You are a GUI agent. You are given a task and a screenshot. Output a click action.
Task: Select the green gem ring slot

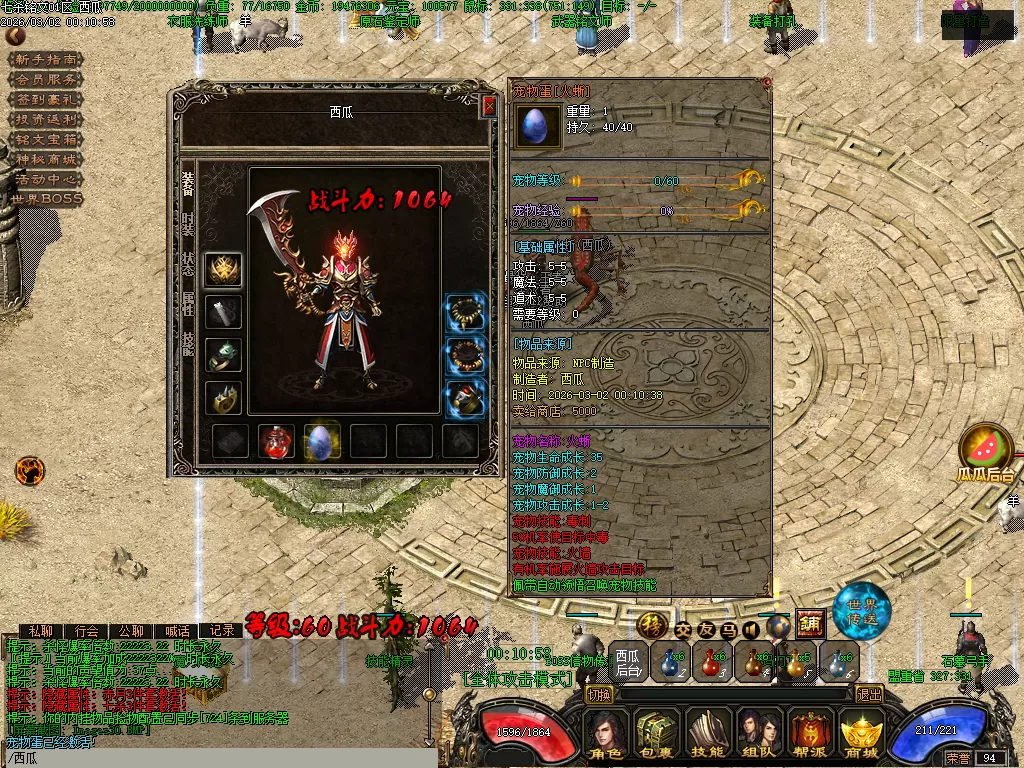(223, 355)
